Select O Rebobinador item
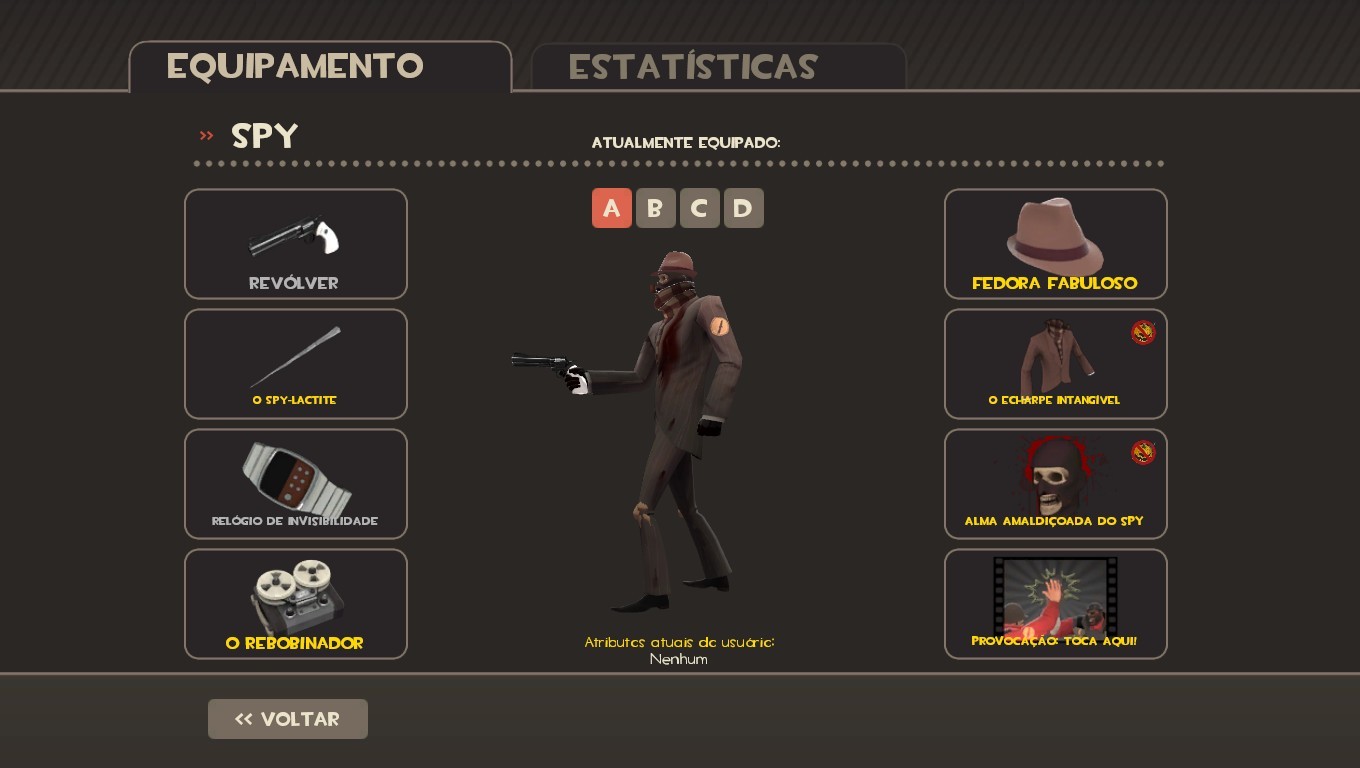 pyautogui.click(x=295, y=603)
